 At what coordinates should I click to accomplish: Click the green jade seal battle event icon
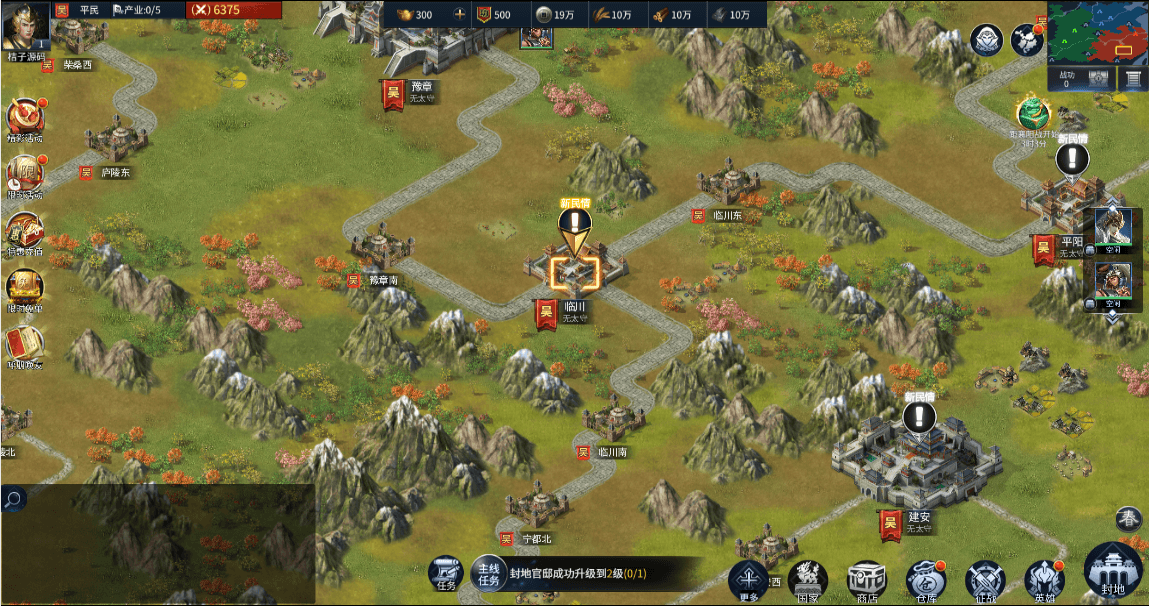point(1031,113)
